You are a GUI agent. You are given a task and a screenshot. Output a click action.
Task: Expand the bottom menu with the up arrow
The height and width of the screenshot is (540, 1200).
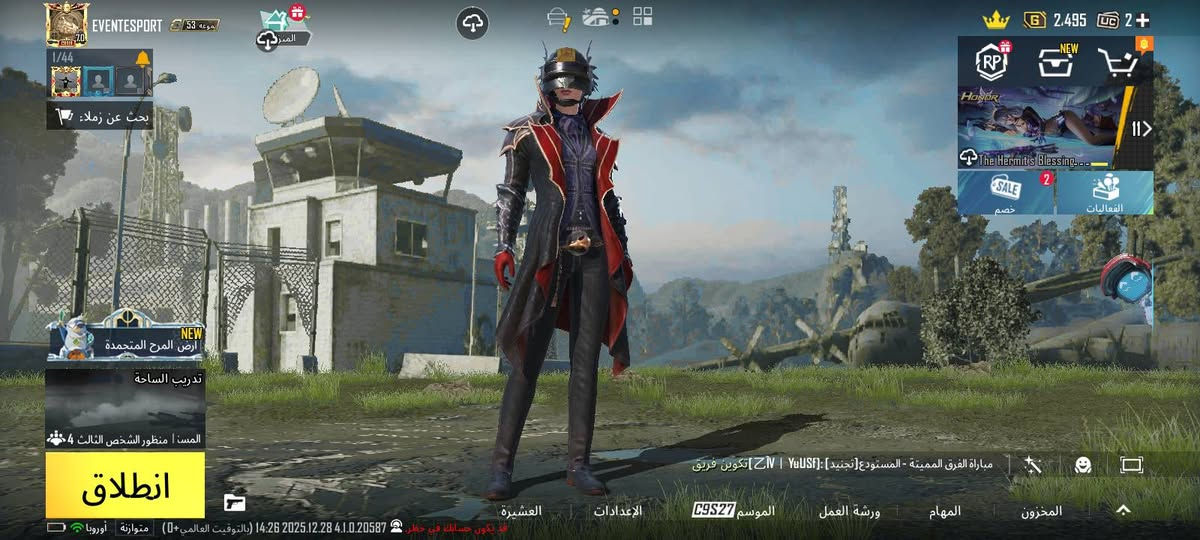coord(1123,510)
